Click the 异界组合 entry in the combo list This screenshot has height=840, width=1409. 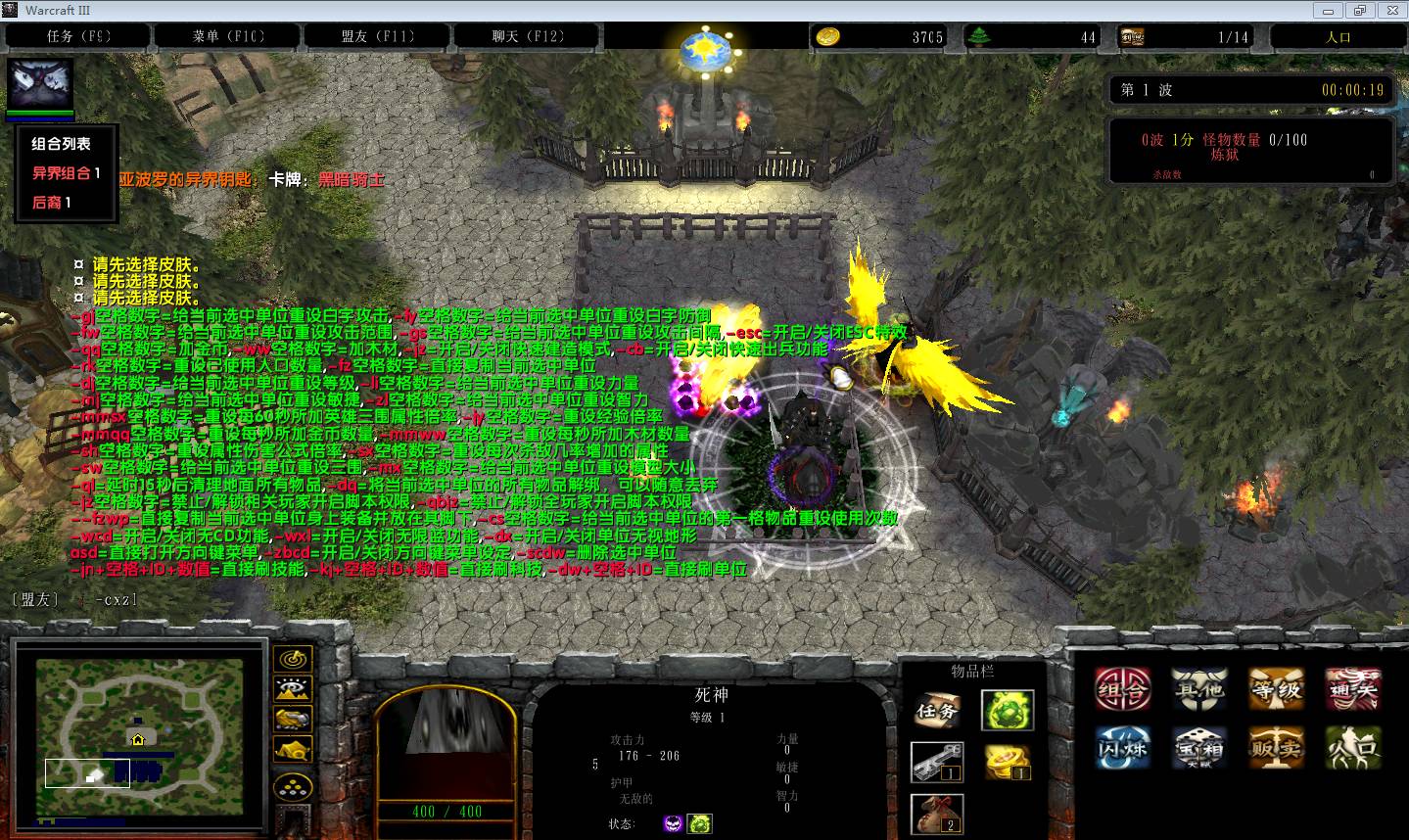click(67, 173)
